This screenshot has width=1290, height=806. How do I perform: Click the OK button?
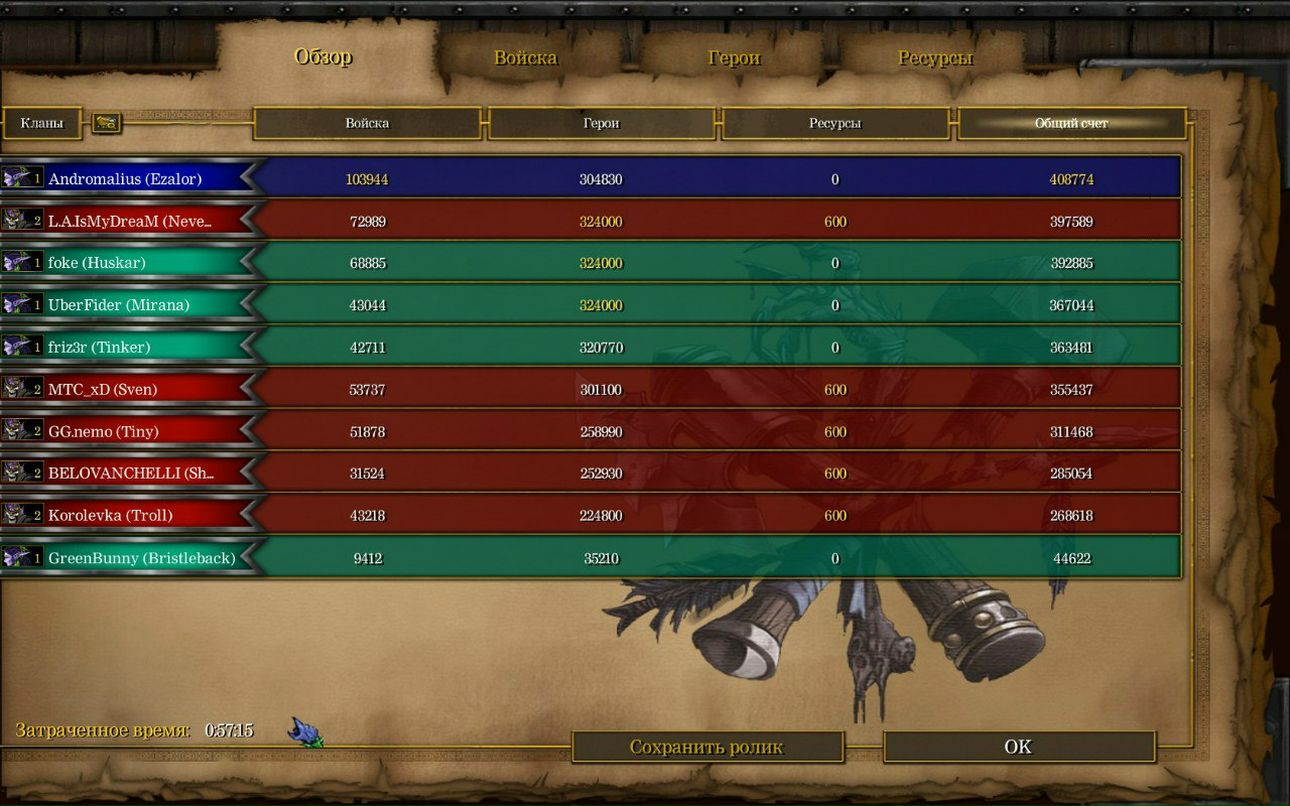[1018, 747]
